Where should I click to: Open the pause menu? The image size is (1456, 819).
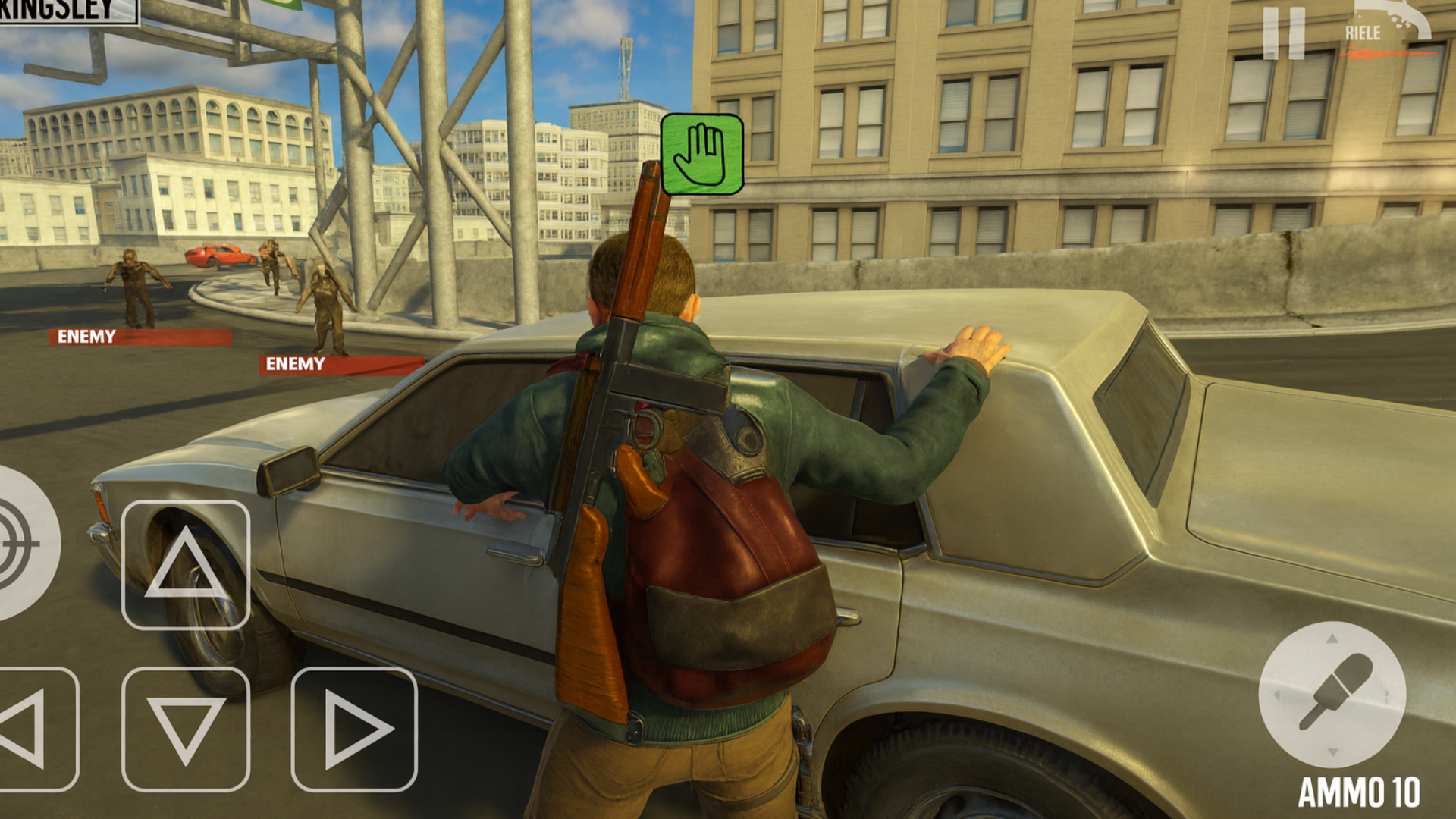1283,32
